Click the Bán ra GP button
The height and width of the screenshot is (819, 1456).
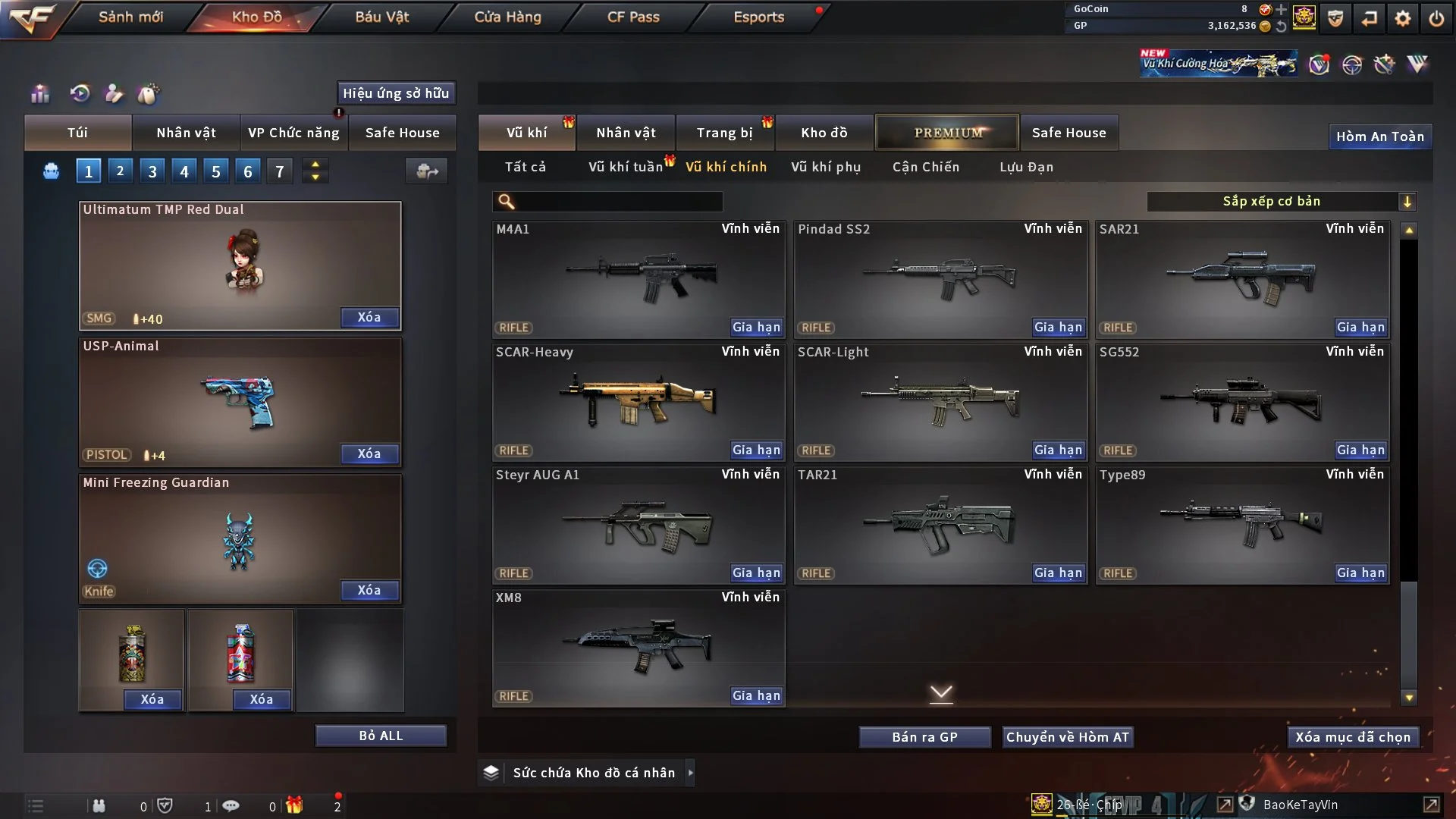[924, 737]
